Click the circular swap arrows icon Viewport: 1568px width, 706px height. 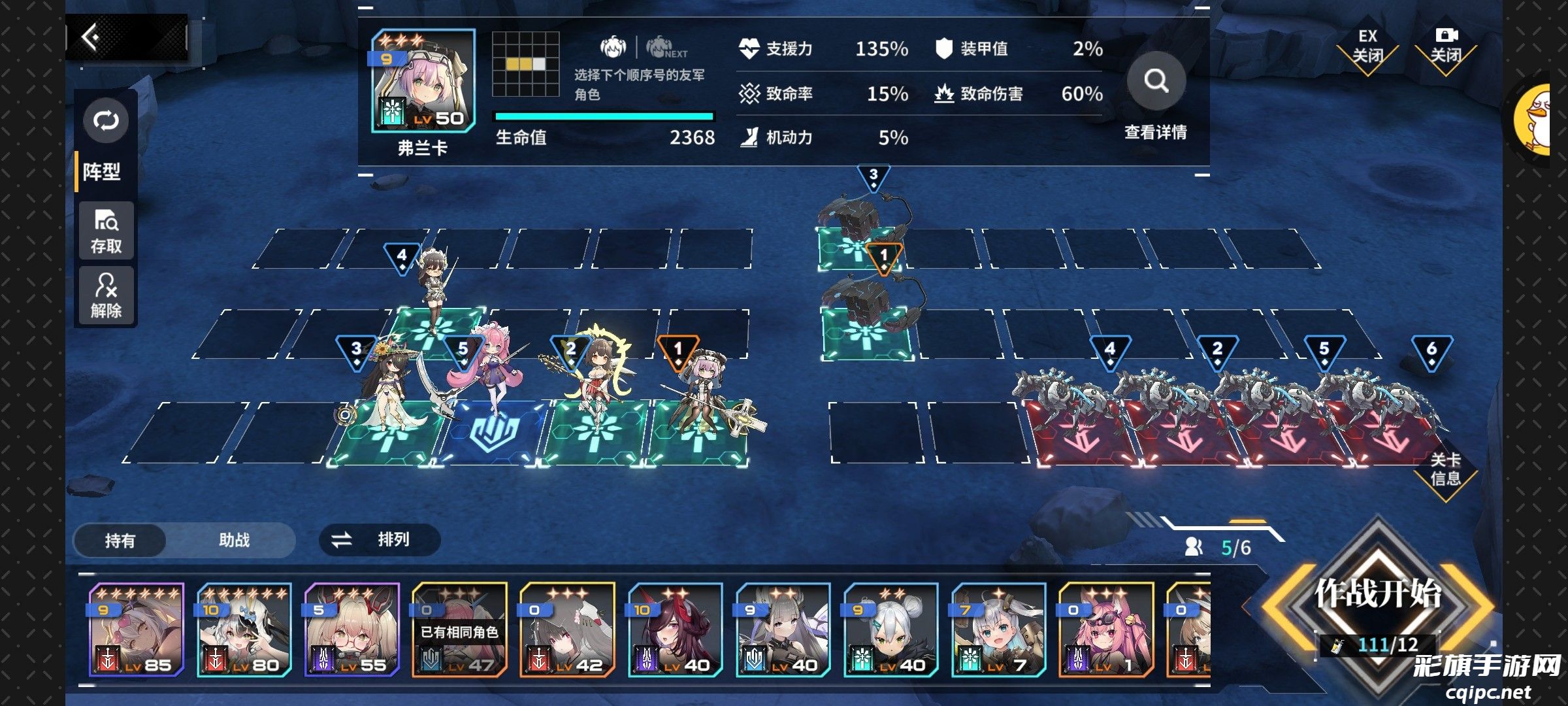coord(106,121)
